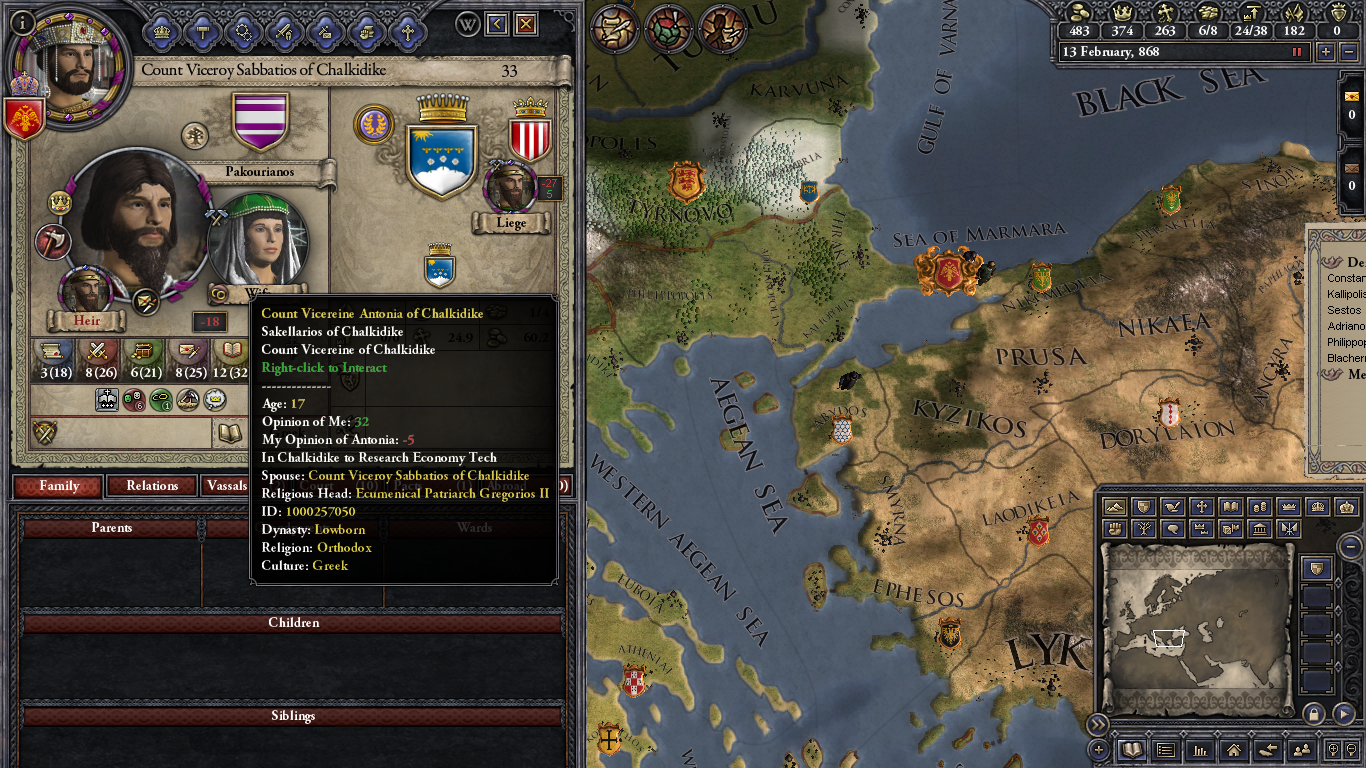1366x768 pixels.
Task: Open the Laws screen
Action: pyautogui.click(x=202, y=30)
